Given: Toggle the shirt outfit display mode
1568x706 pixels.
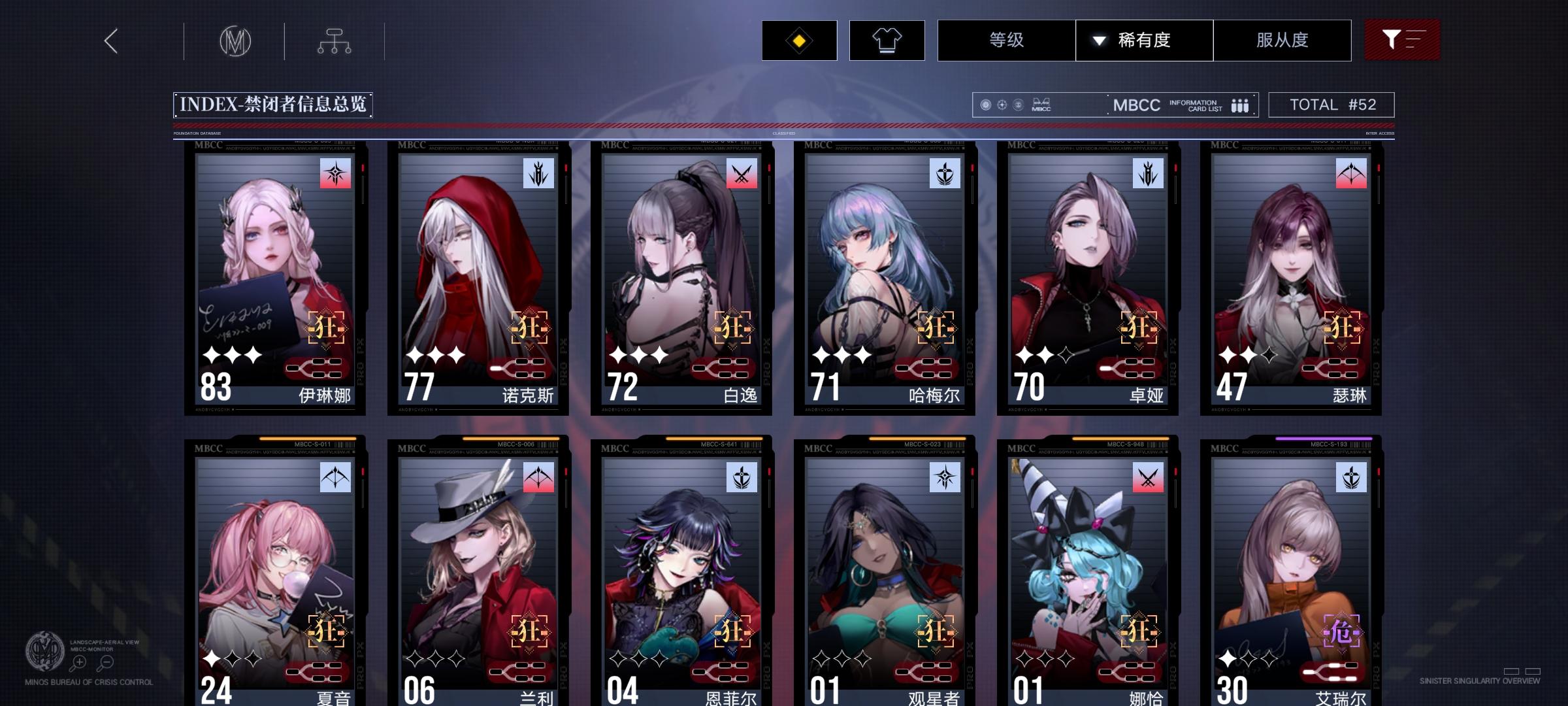Looking at the screenshot, I should [886, 40].
